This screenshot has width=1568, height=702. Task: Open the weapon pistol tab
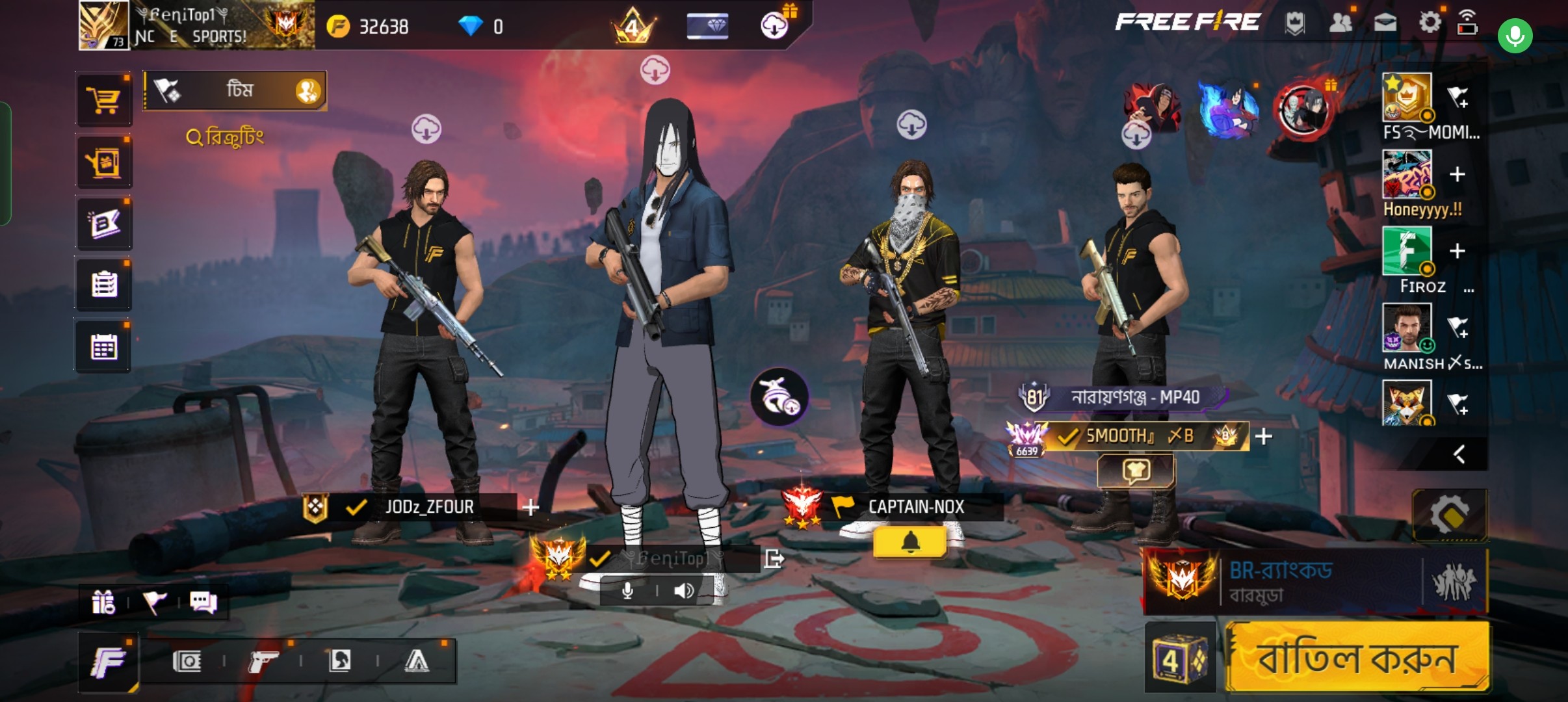coord(263,662)
